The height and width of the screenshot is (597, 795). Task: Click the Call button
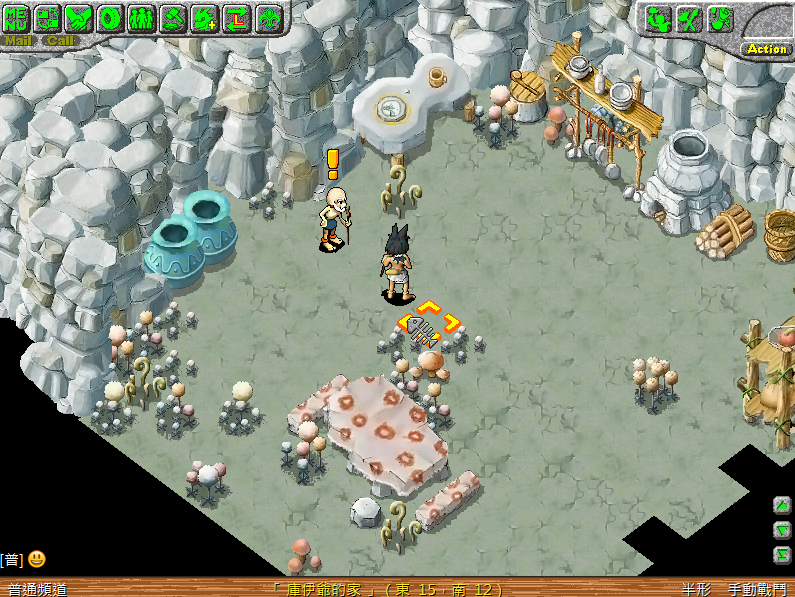(x=60, y=41)
